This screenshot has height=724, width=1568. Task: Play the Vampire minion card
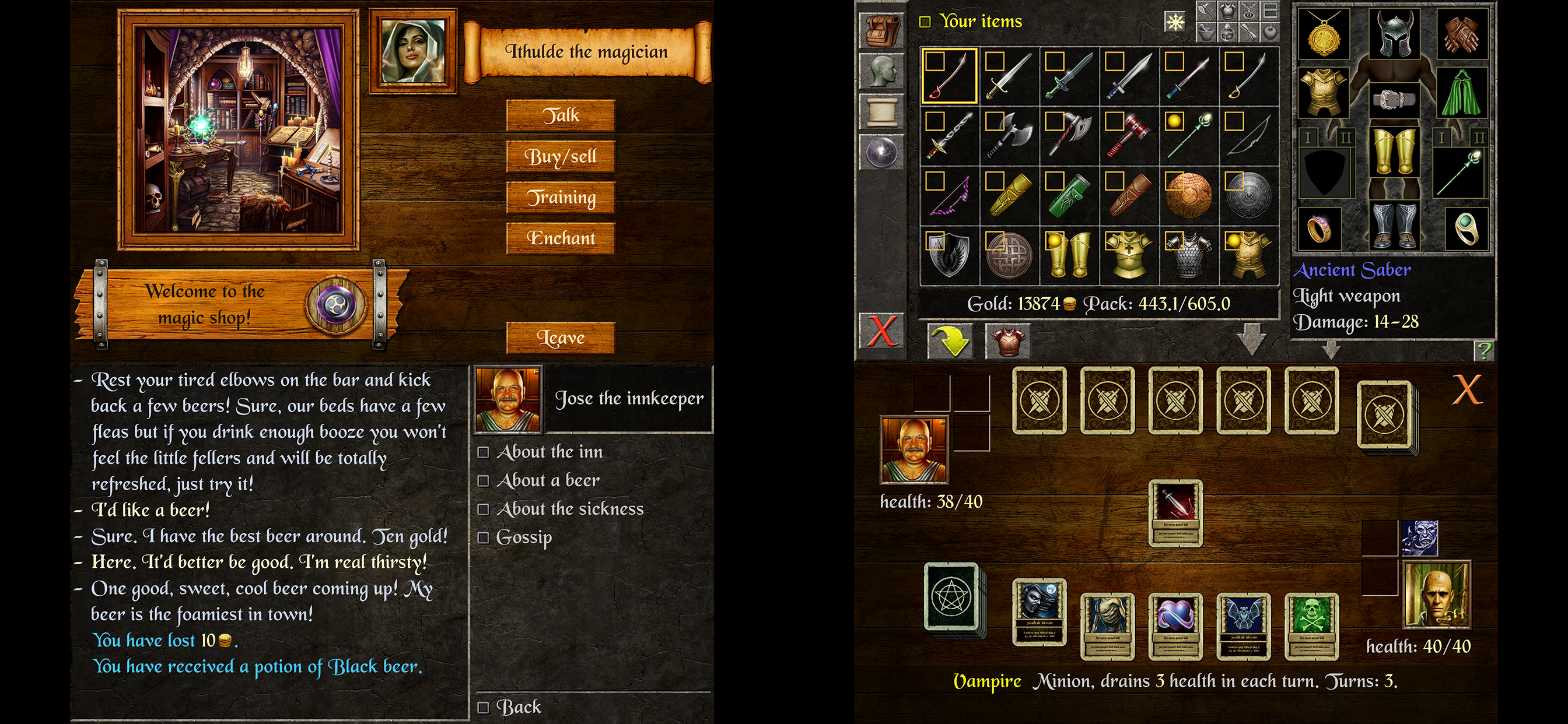coord(1039,611)
